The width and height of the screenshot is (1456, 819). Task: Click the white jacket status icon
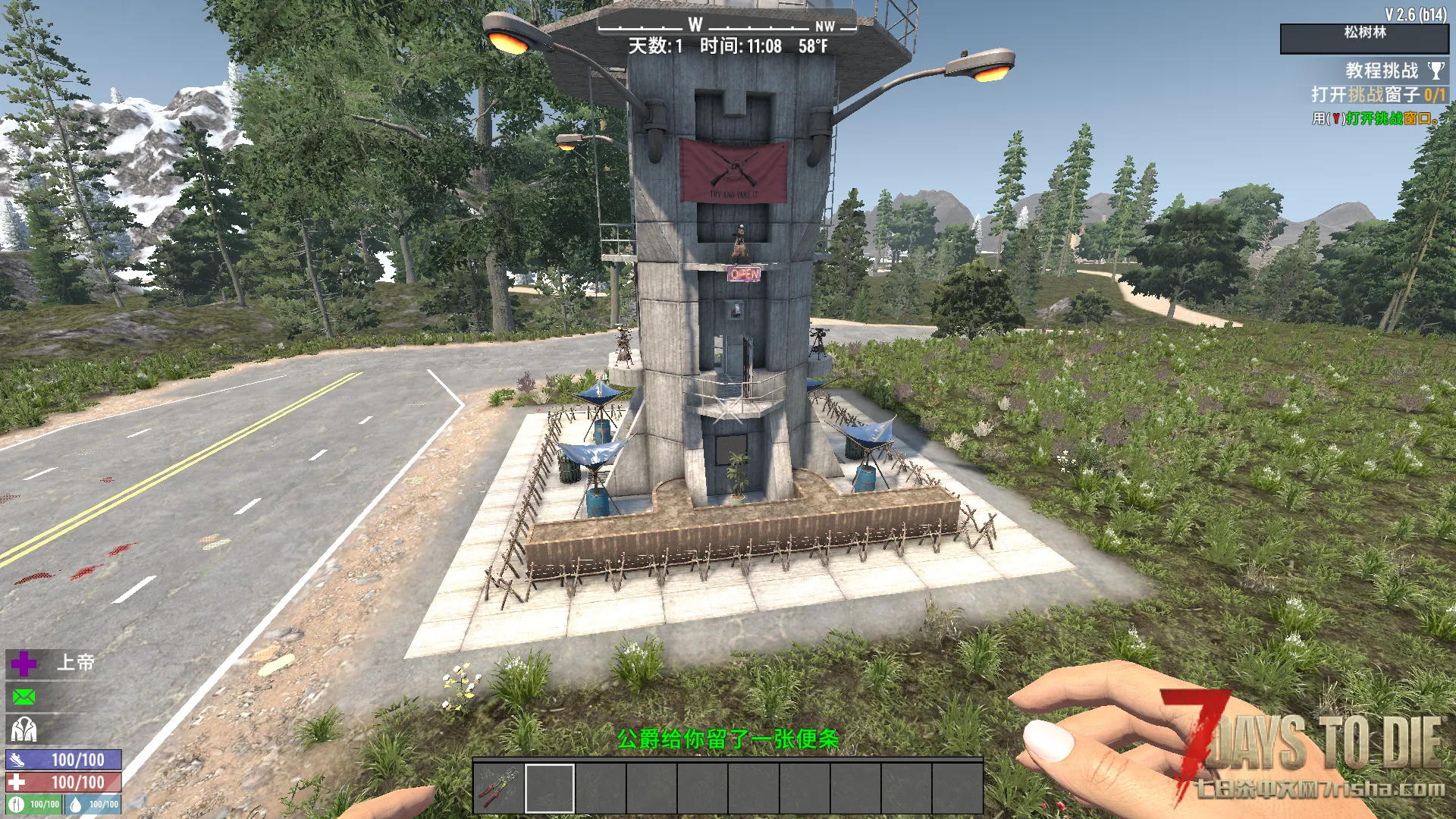point(24,730)
